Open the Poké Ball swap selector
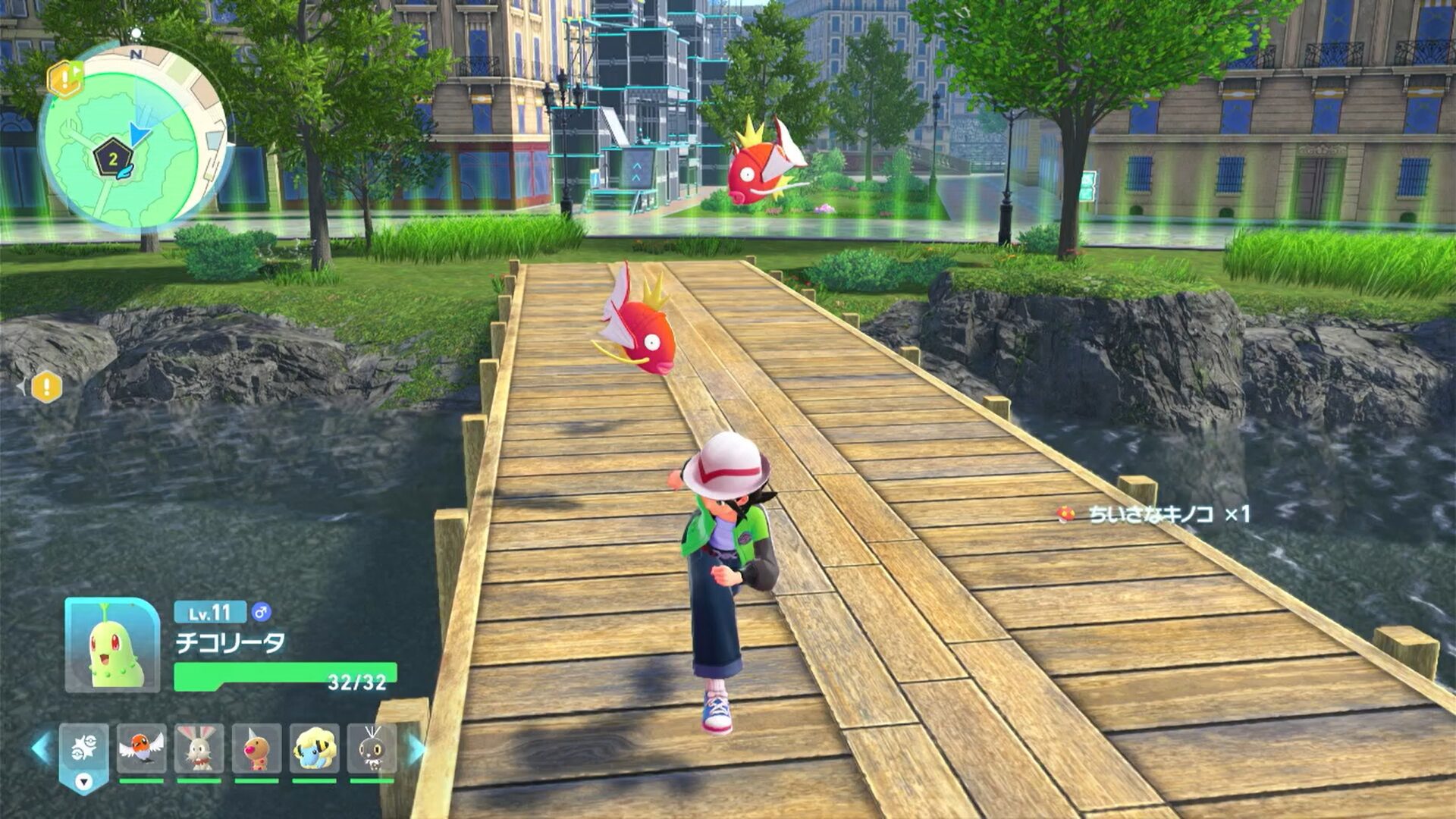Screen dimensions: 1456x819 pyautogui.click(x=83, y=753)
